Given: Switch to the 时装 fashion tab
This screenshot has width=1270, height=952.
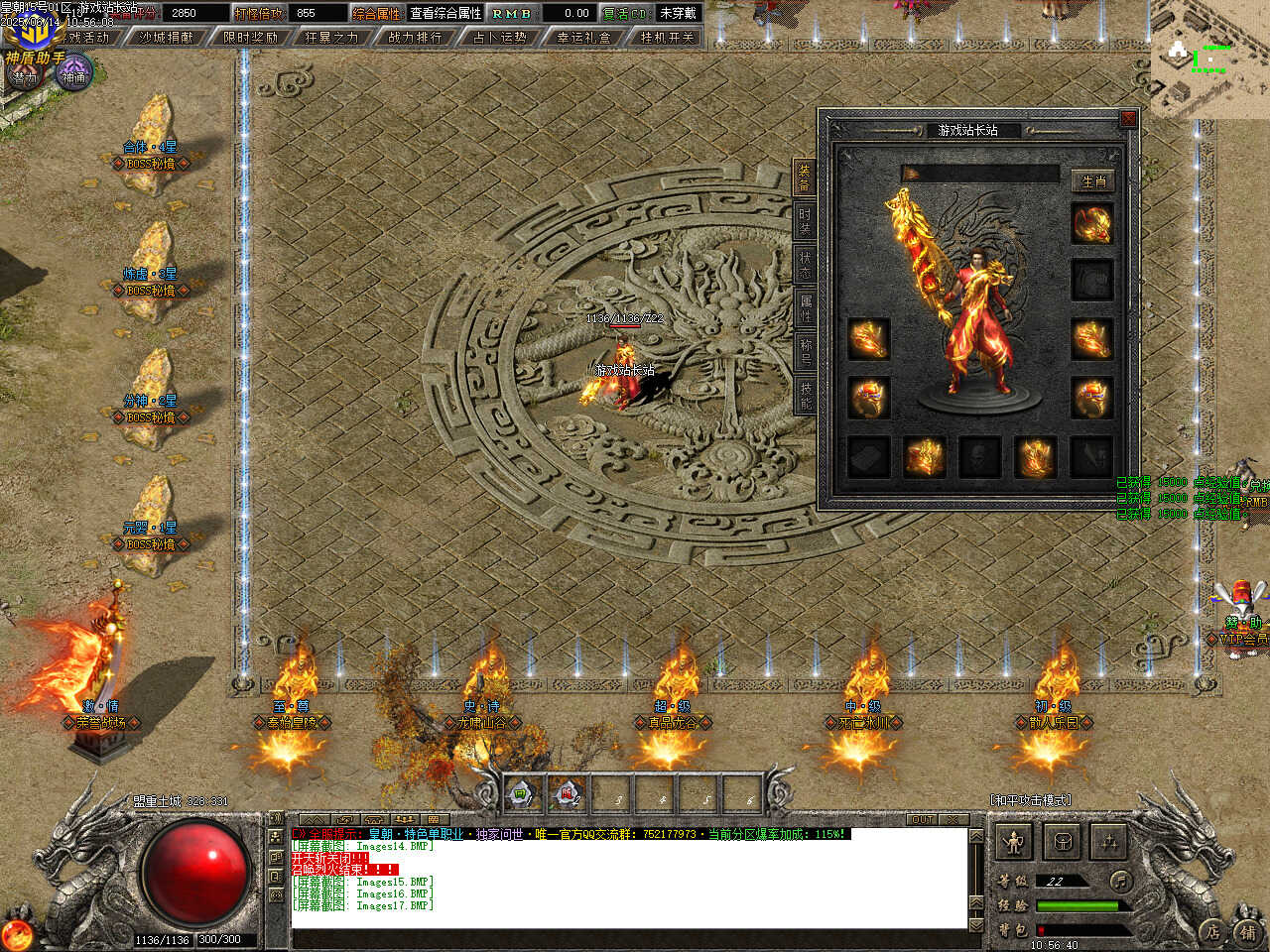Looking at the screenshot, I should (805, 221).
